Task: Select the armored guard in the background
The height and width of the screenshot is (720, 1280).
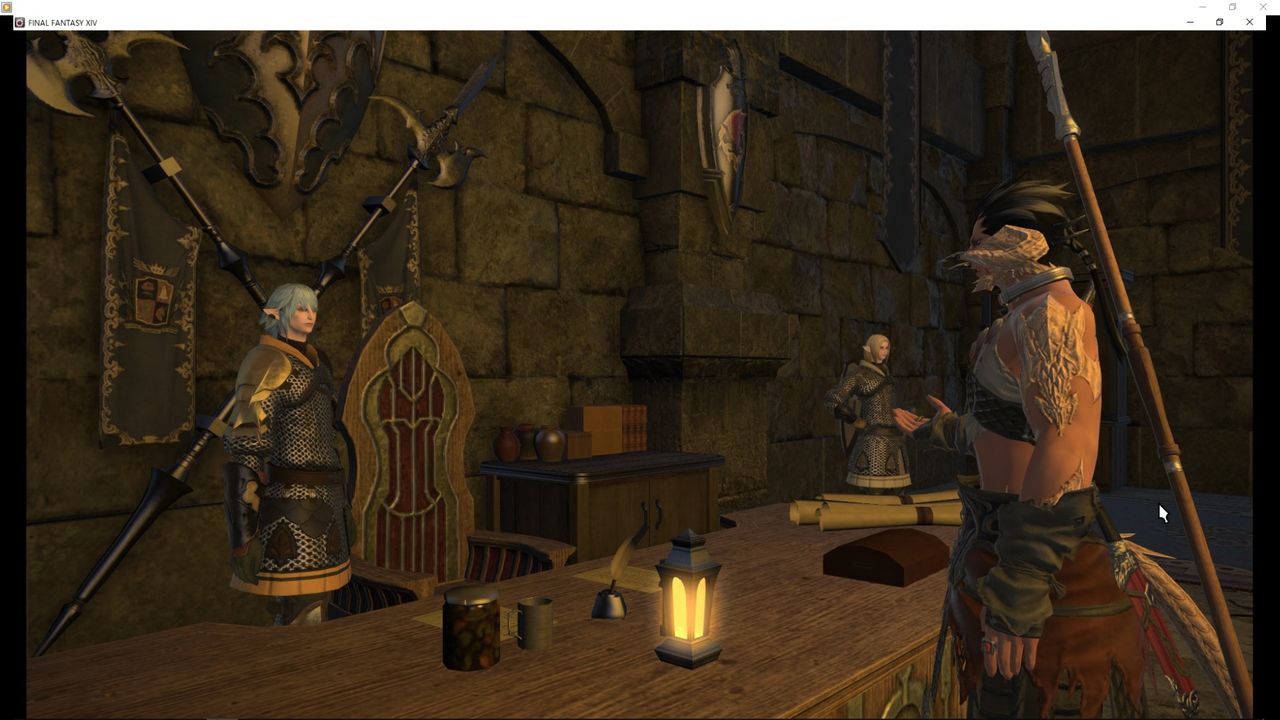Action: click(875, 420)
